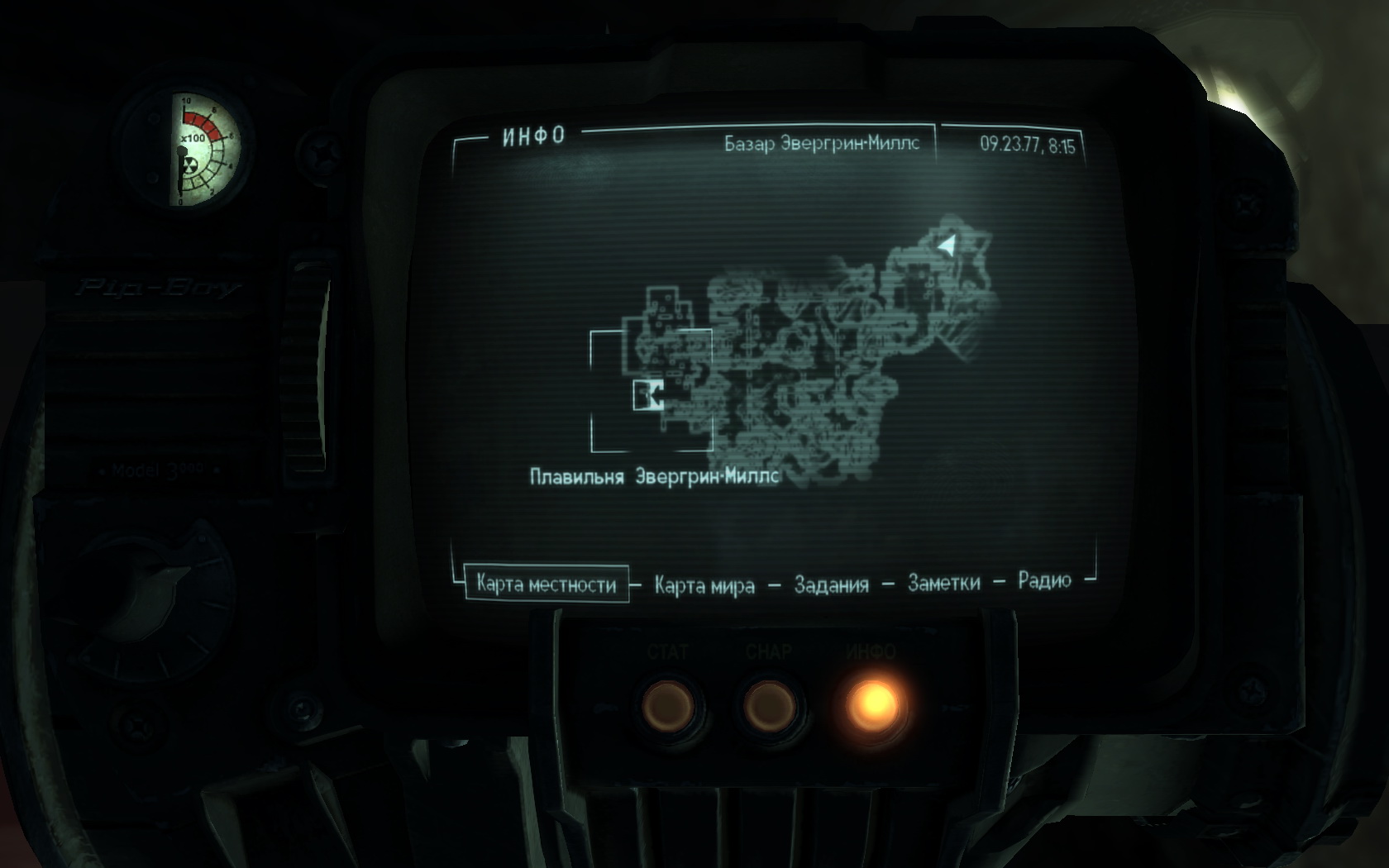Switch to the СНАР items button
The image size is (1389, 868).
click(x=769, y=707)
